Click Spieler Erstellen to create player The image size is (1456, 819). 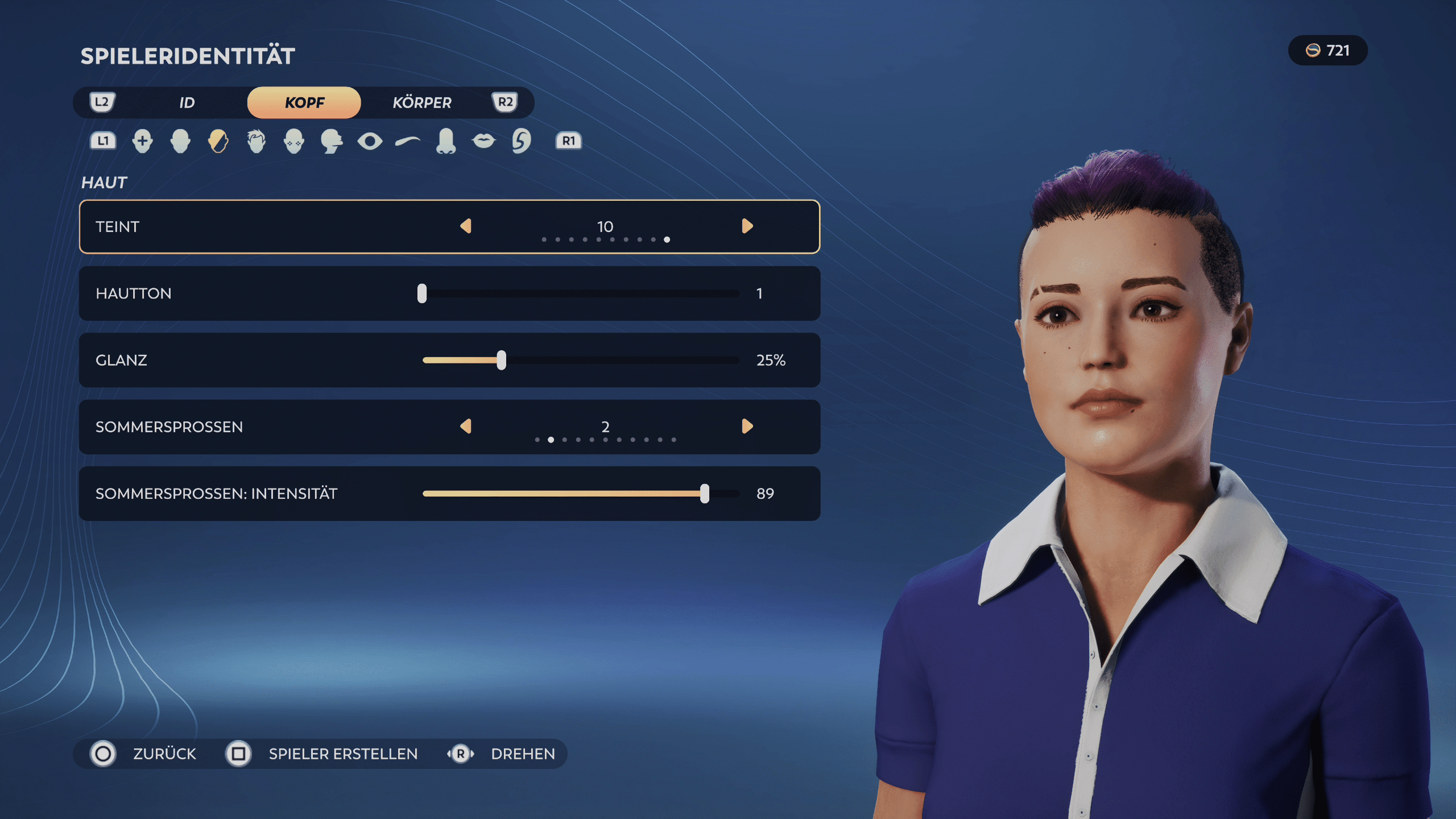tap(342, 754)
